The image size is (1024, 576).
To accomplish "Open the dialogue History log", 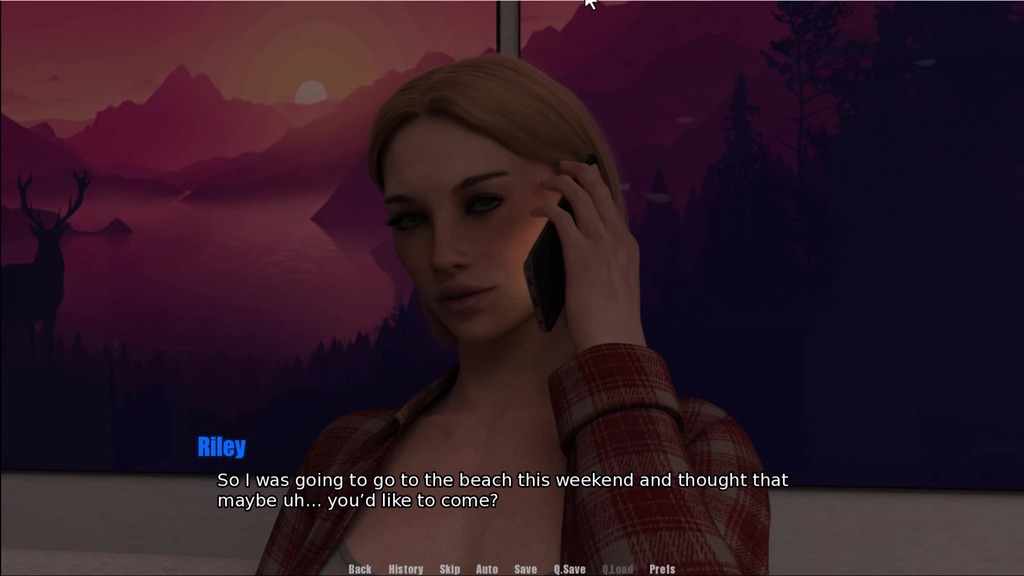I will point(405,569).
